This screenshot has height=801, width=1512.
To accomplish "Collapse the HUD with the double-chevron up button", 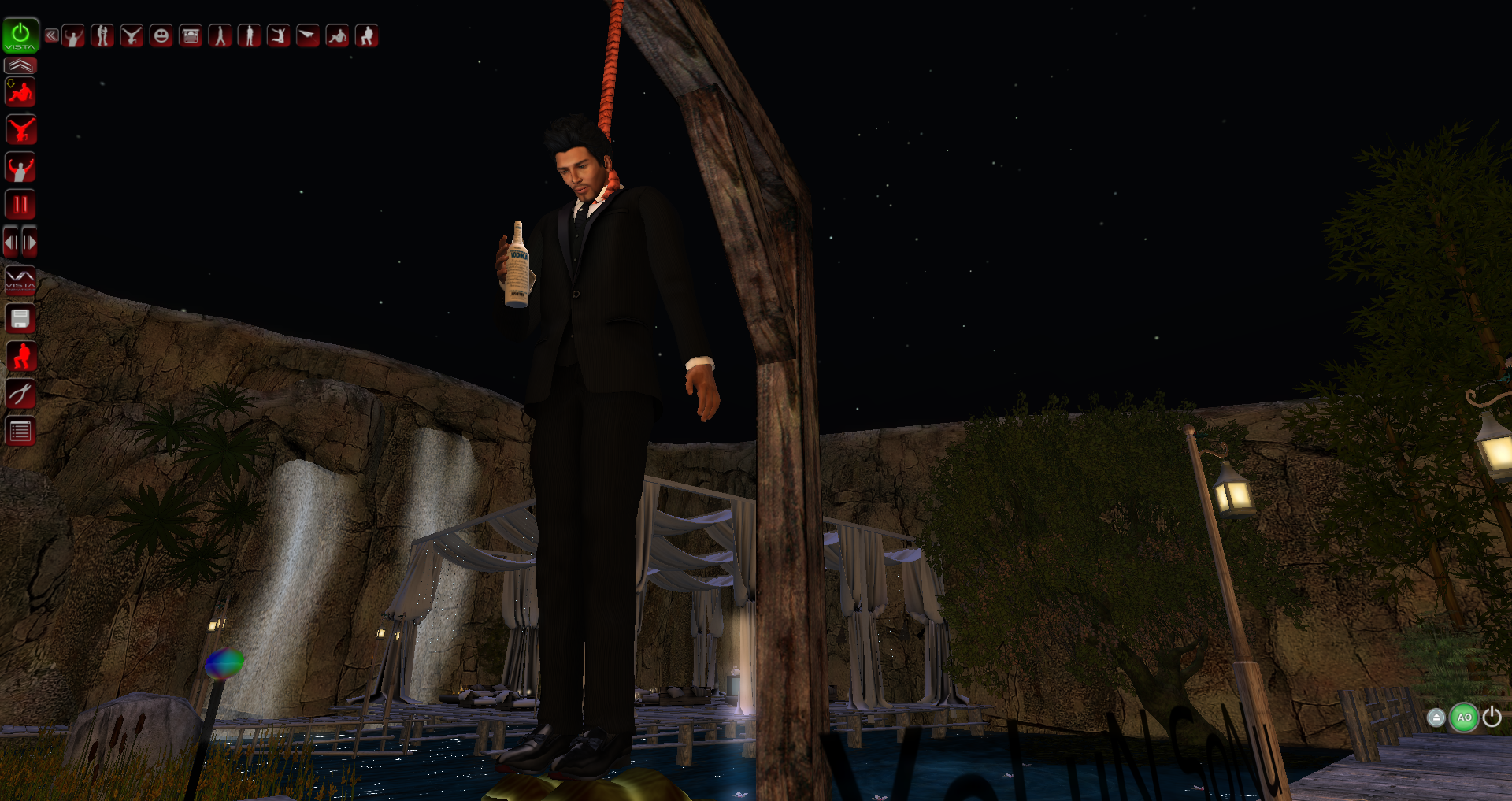I will pos(20,65).
